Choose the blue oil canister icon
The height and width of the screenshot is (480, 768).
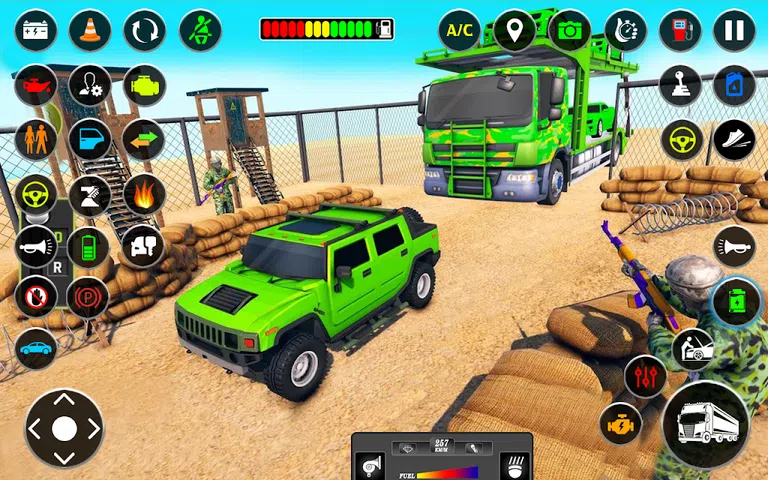tap(734, 86)
